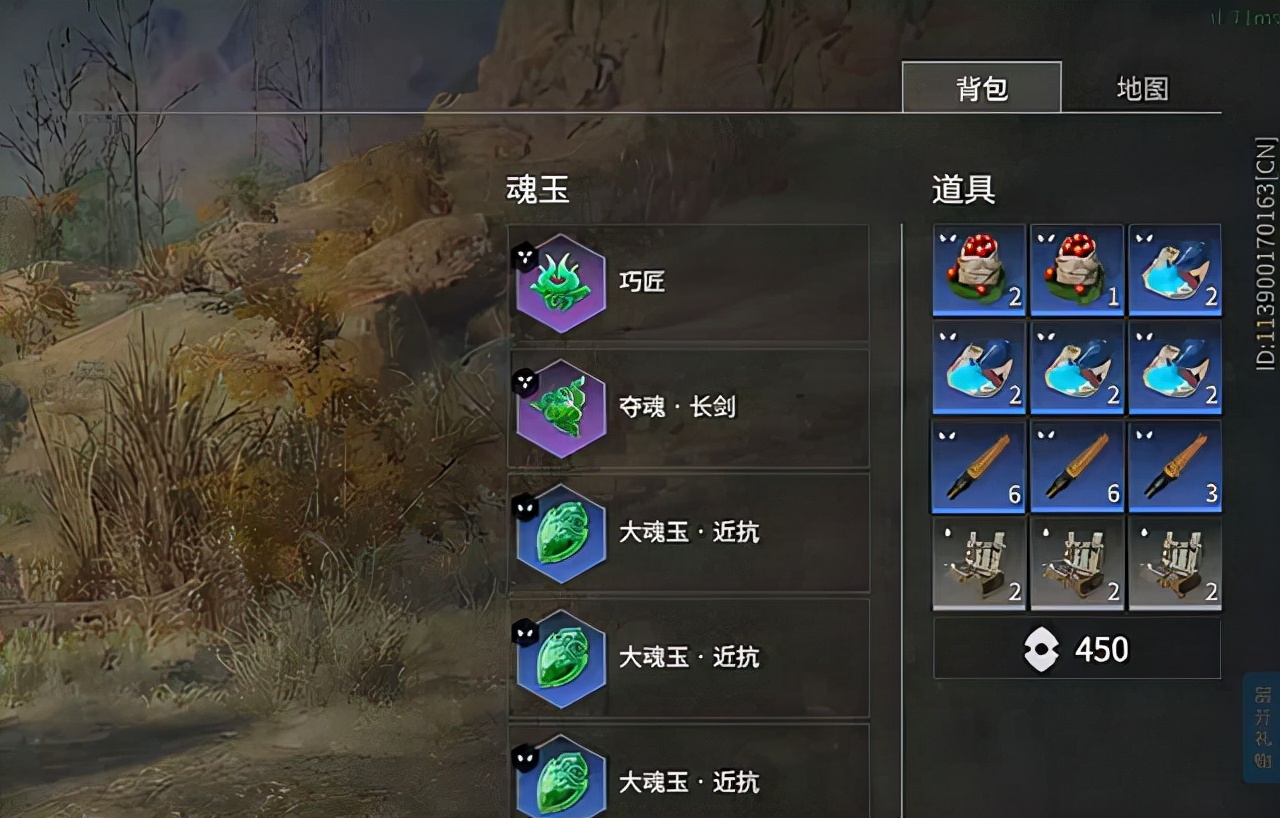Click the blue armor potion in top row
Viewport: 1280px width, 818px height.
point(1174,268)
